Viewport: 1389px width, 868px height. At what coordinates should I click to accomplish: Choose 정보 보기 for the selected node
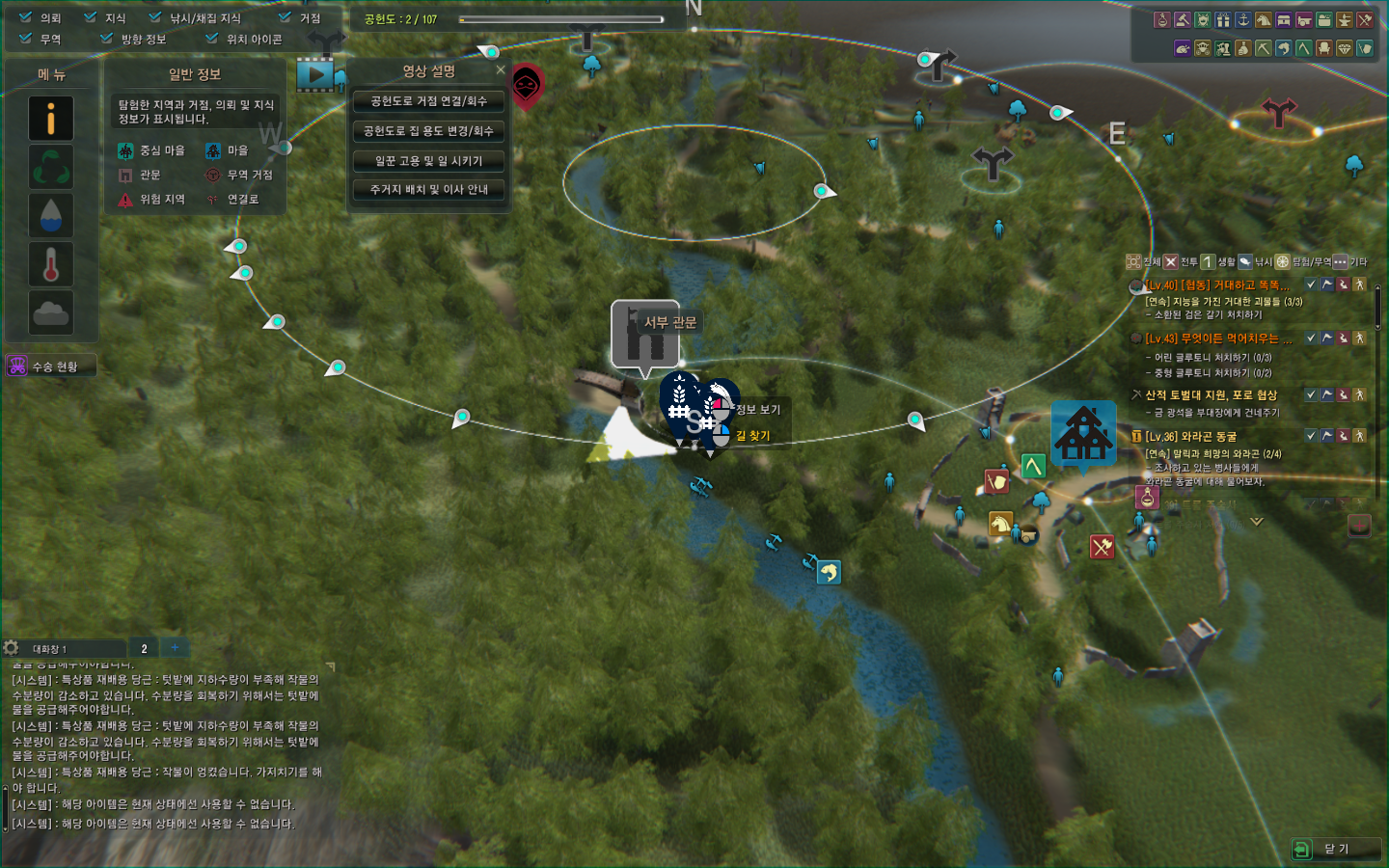[758, 410]
